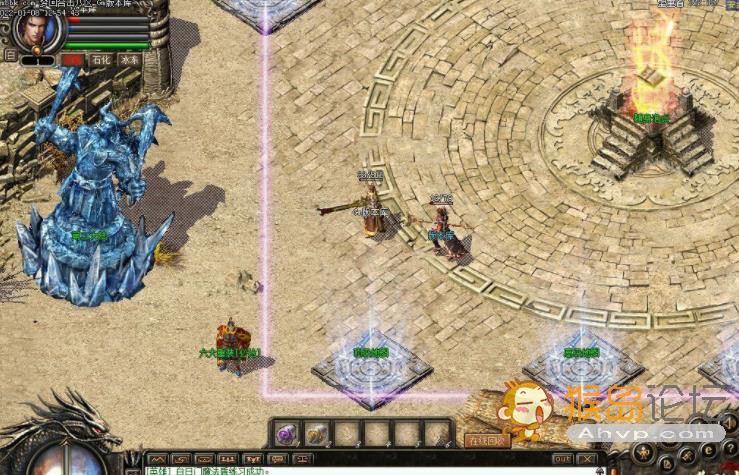The width and height of the screenshot is (739, 475).
Task: Activate the 冰冻 skill button
Action: pyautogui.click(x=129, y=60)
